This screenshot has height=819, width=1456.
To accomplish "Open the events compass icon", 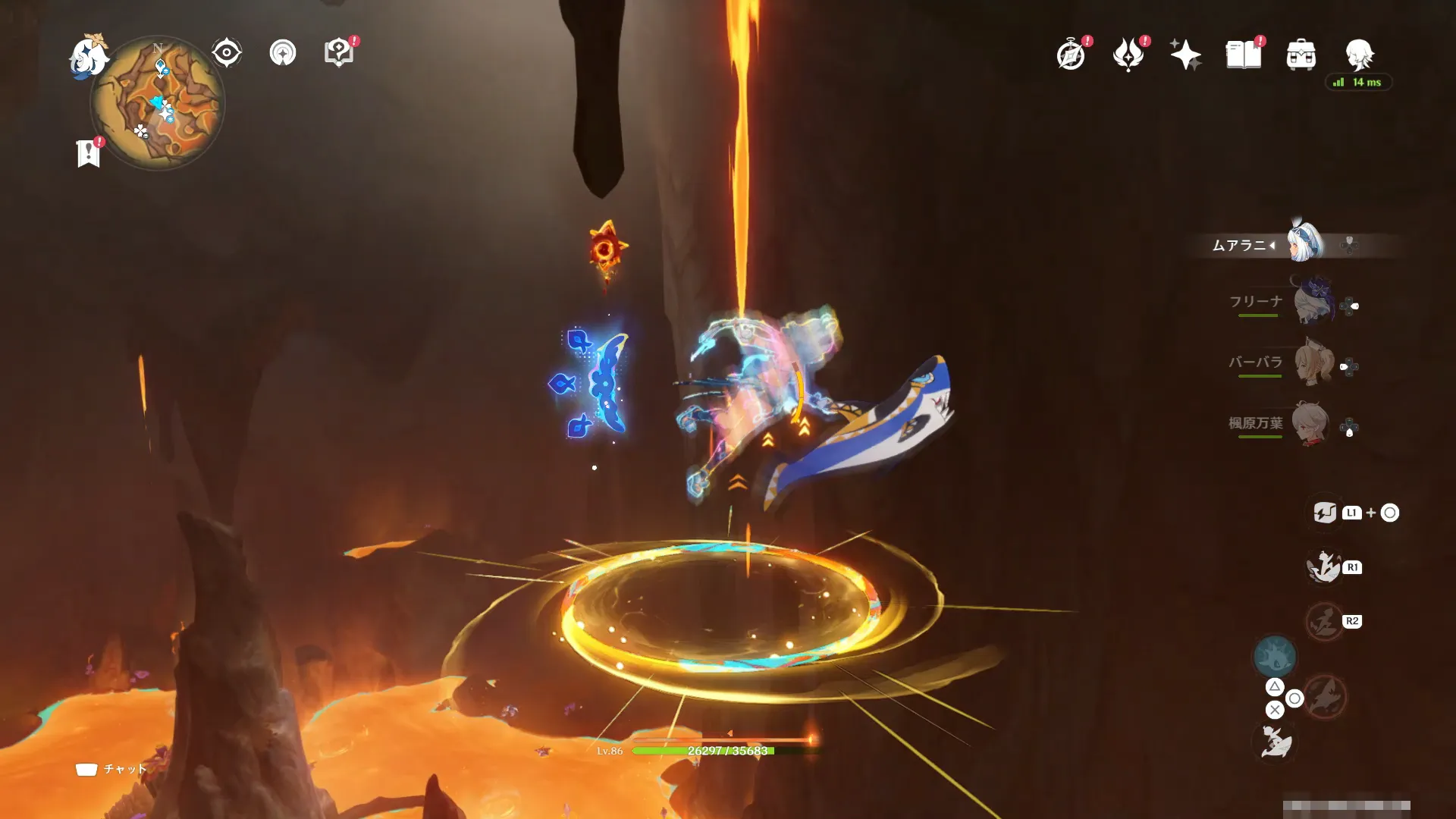I will tap(1071, 55).
